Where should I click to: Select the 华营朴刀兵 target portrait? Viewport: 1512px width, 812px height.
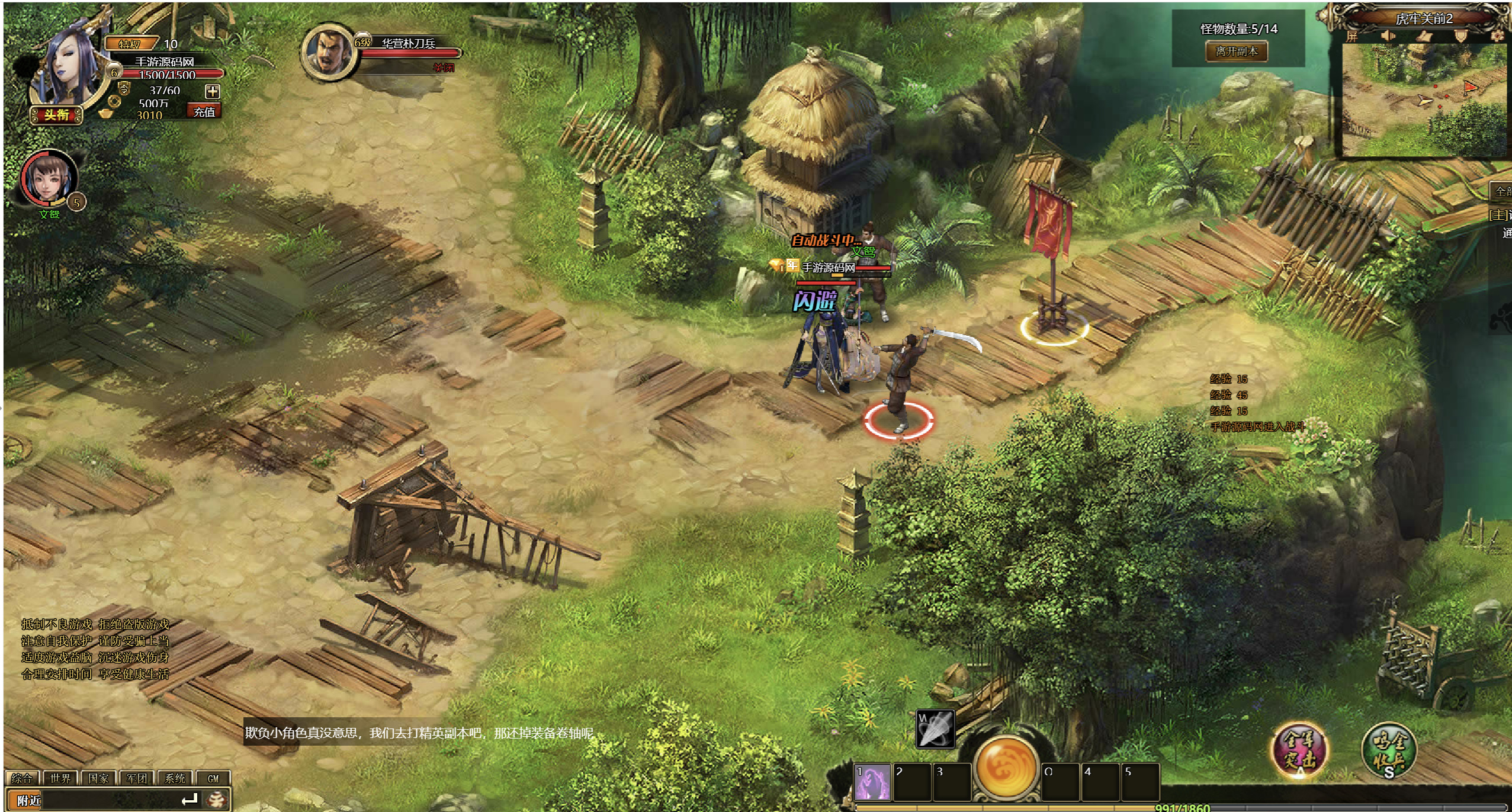[x=328, y=52]
